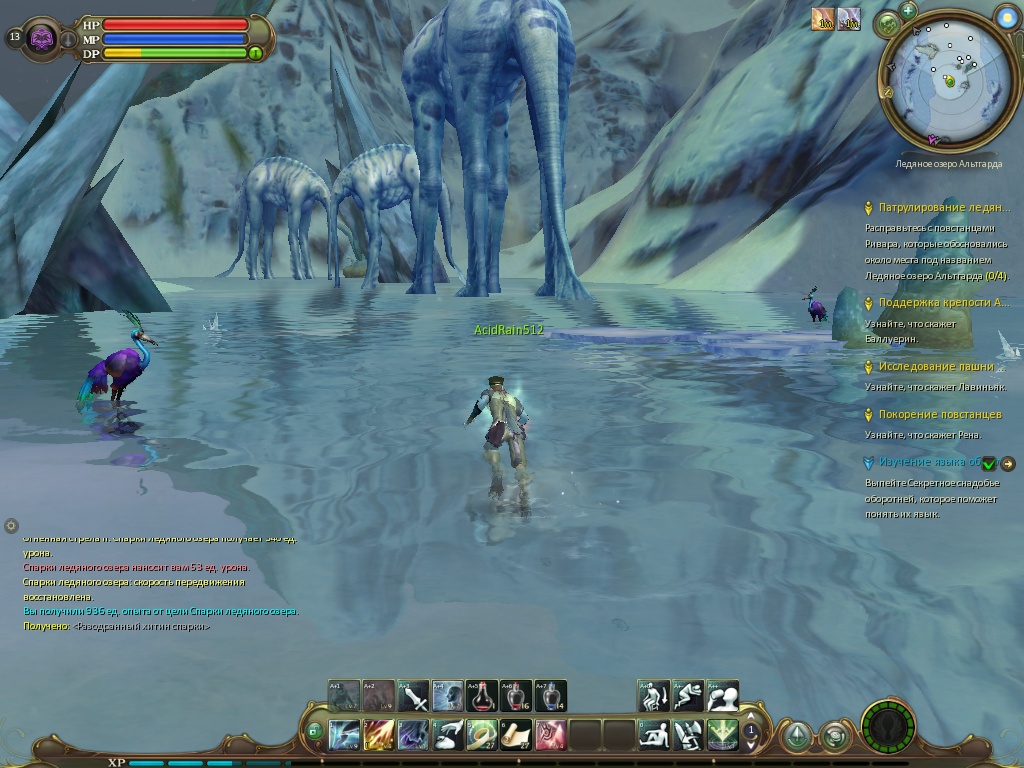Select the quest 'Поддержка крепости А...'
Viewport: 1024px width, 768px height.
(x=943, y=303)
